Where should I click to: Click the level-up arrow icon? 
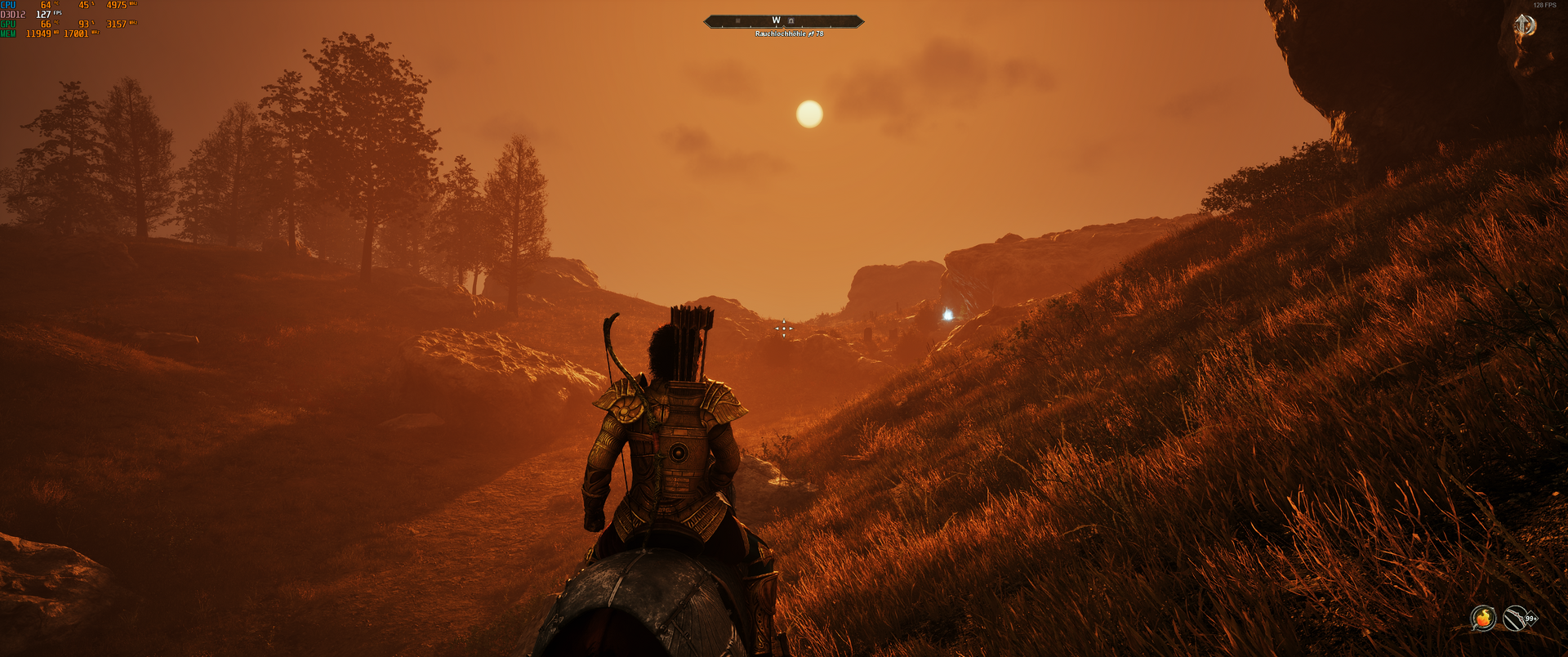click(1524, 26)
